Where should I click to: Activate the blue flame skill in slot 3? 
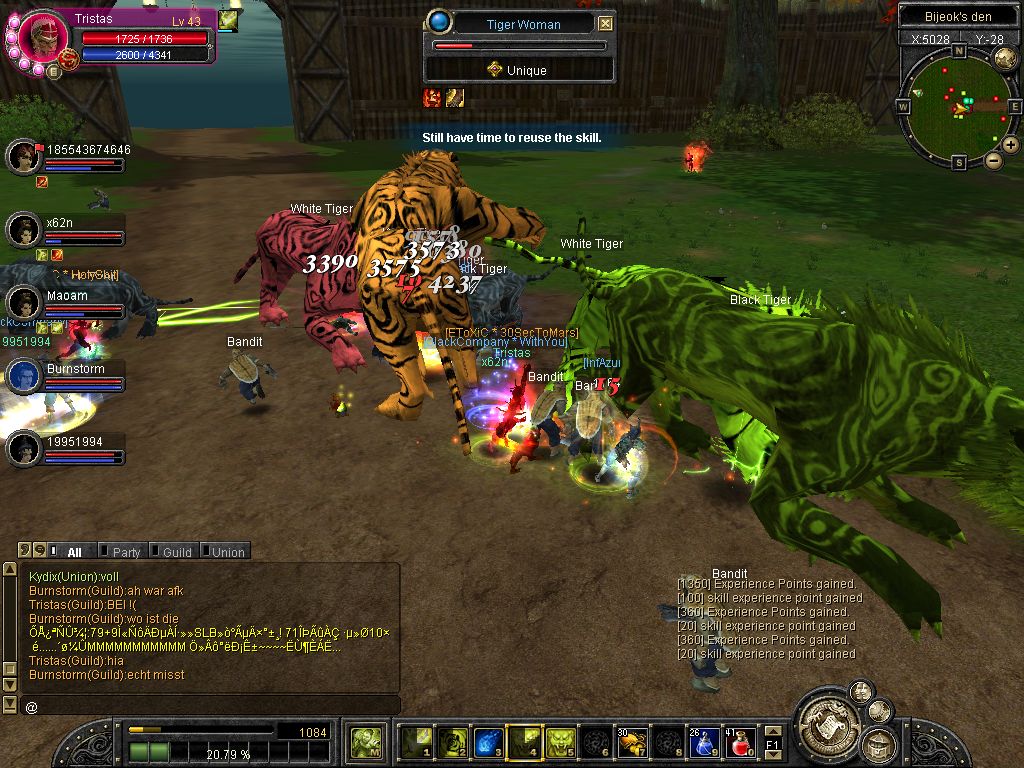486,742
